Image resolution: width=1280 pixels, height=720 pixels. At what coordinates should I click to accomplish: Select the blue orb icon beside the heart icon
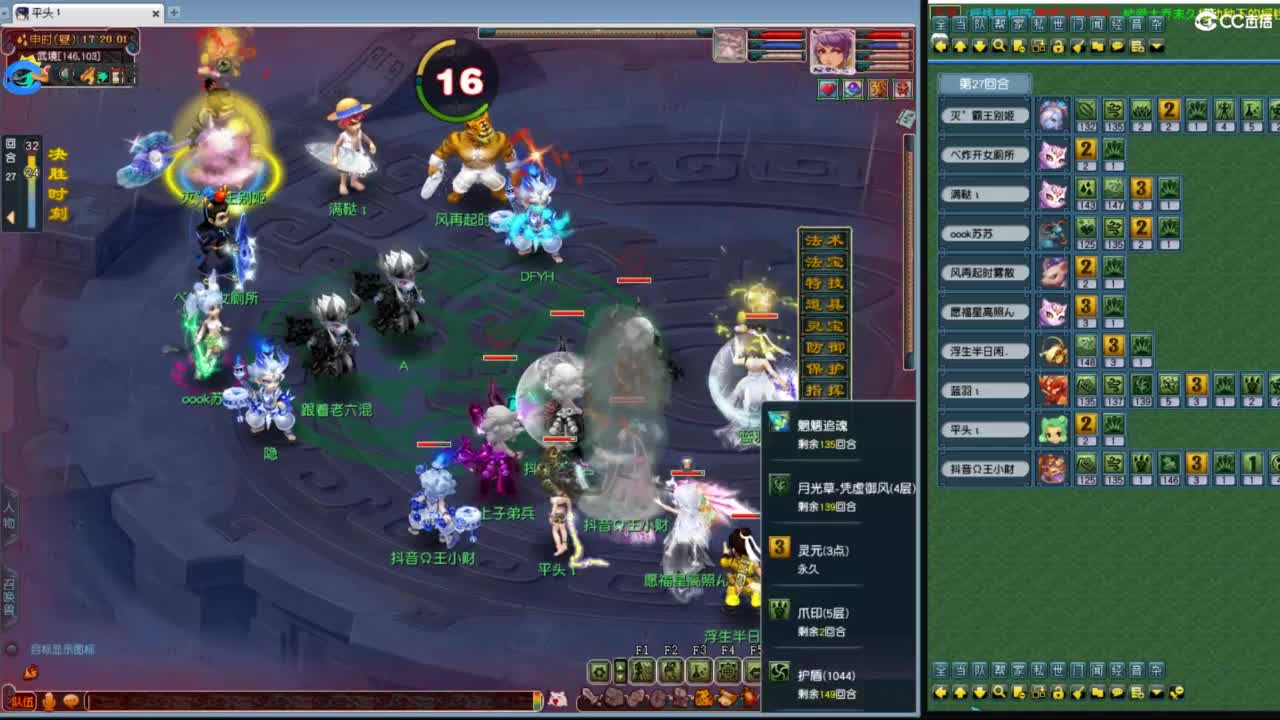(x=852, y=88)
